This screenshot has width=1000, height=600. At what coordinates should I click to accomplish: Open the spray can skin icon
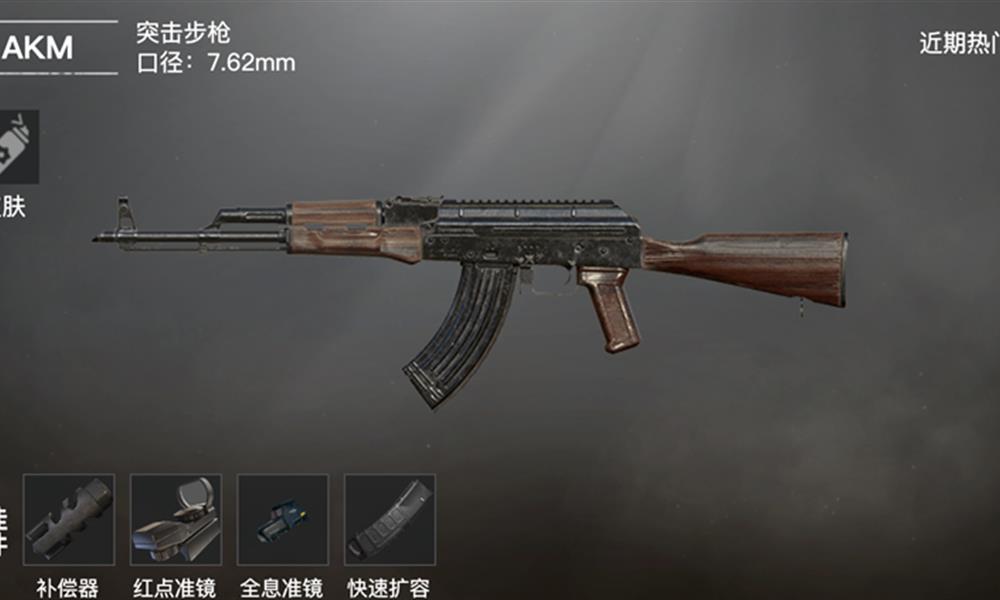point(19,147)
